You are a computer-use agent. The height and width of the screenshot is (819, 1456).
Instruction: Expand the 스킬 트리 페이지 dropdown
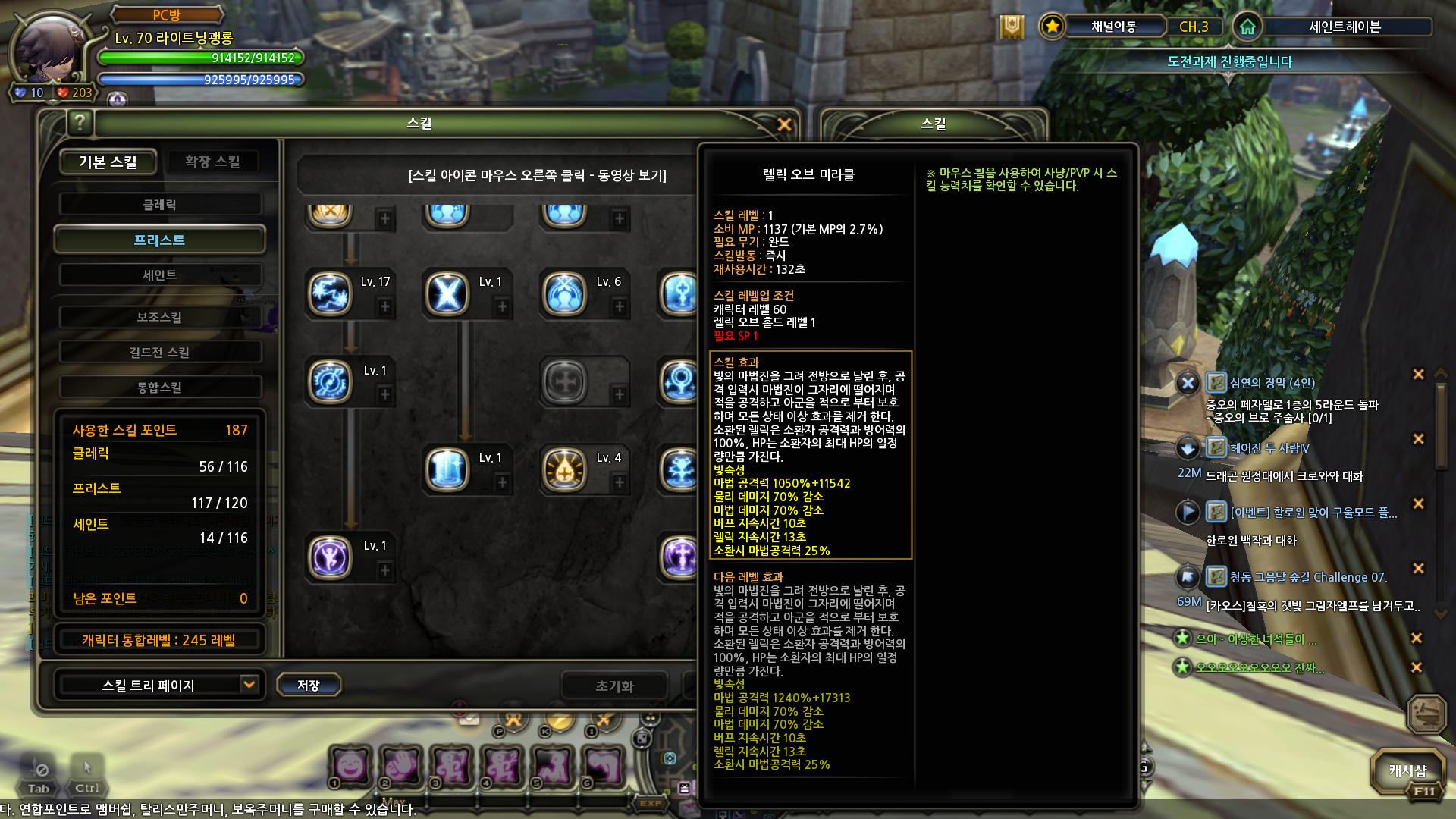pos(248,685)
